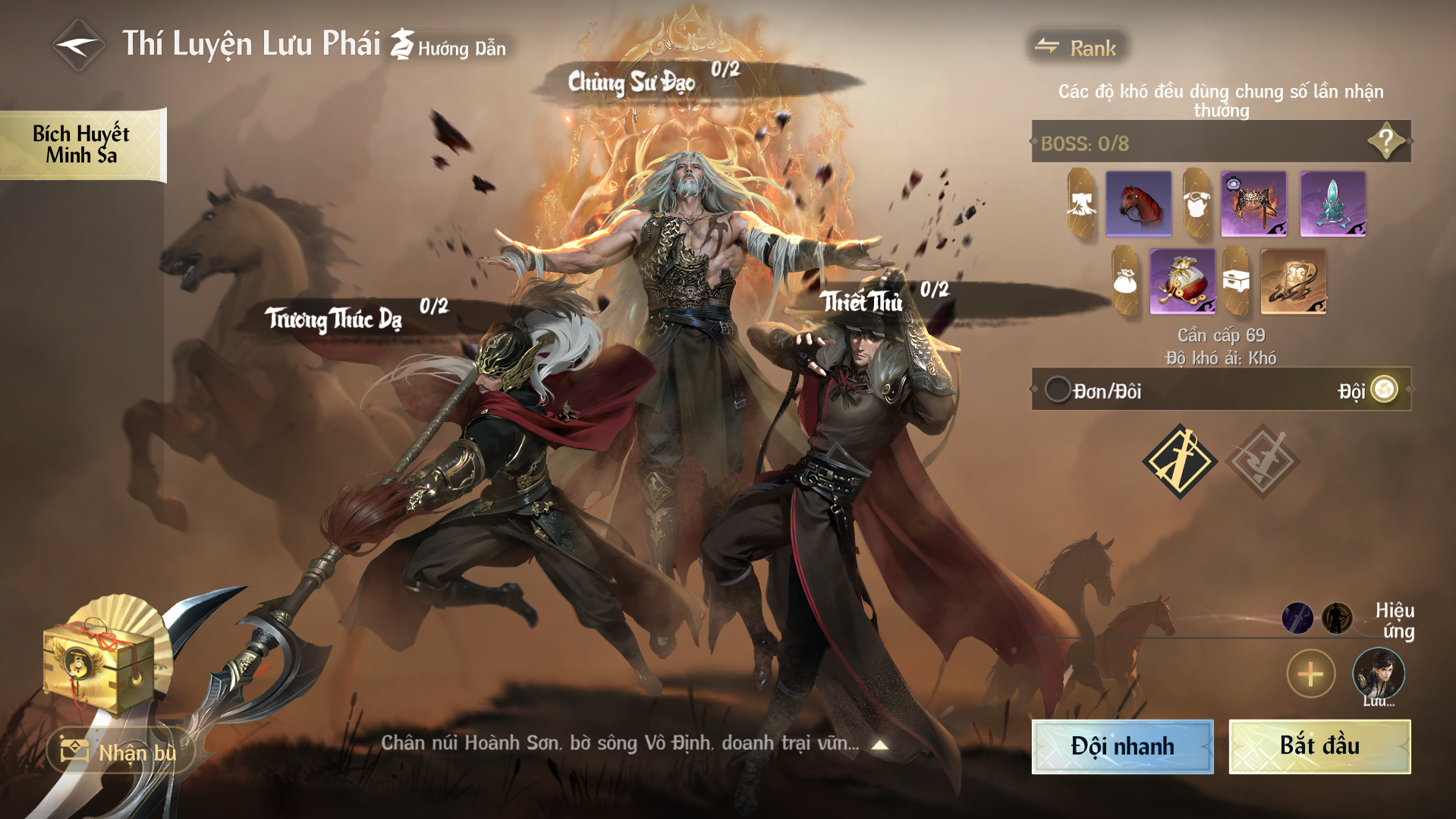This screenshot has width=1456, height=819.
Task: Choose boss Thiết Thủ
Action: (863, 302)
